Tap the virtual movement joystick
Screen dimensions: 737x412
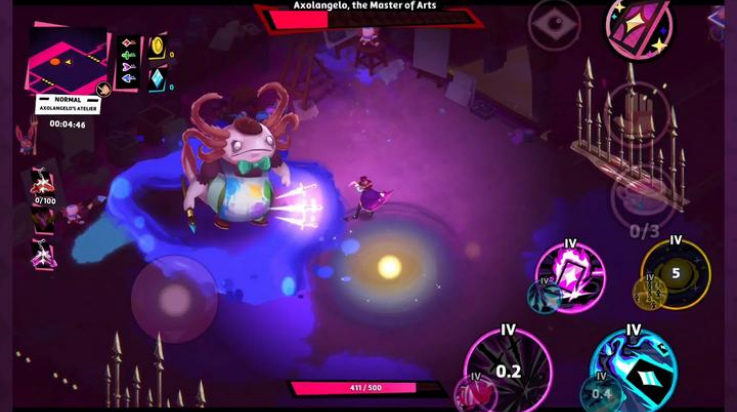pyautogui.click(x=175, y=297)
